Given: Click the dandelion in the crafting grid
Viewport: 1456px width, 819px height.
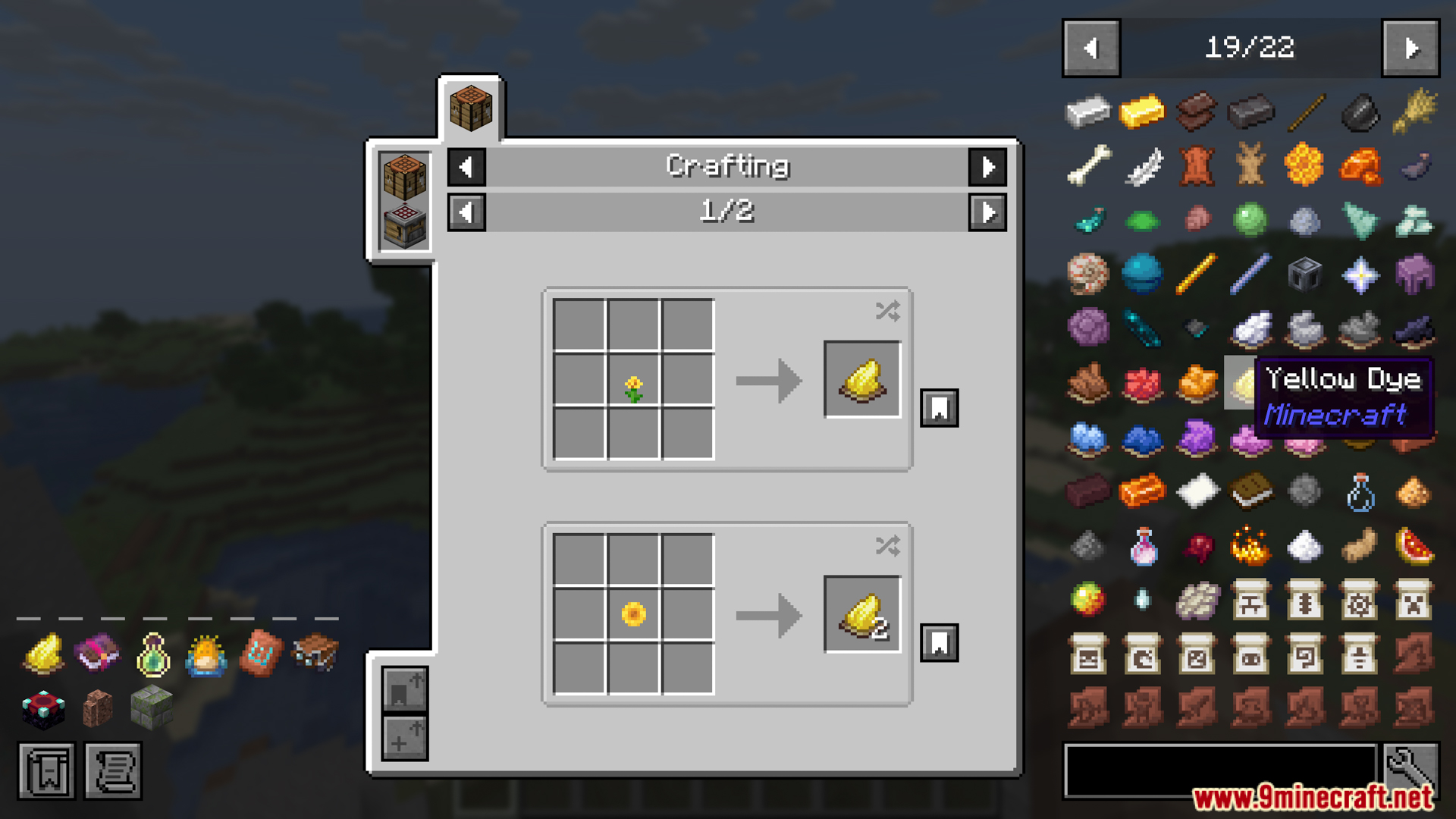Looking at the screenshot, I should coord(635,382).
